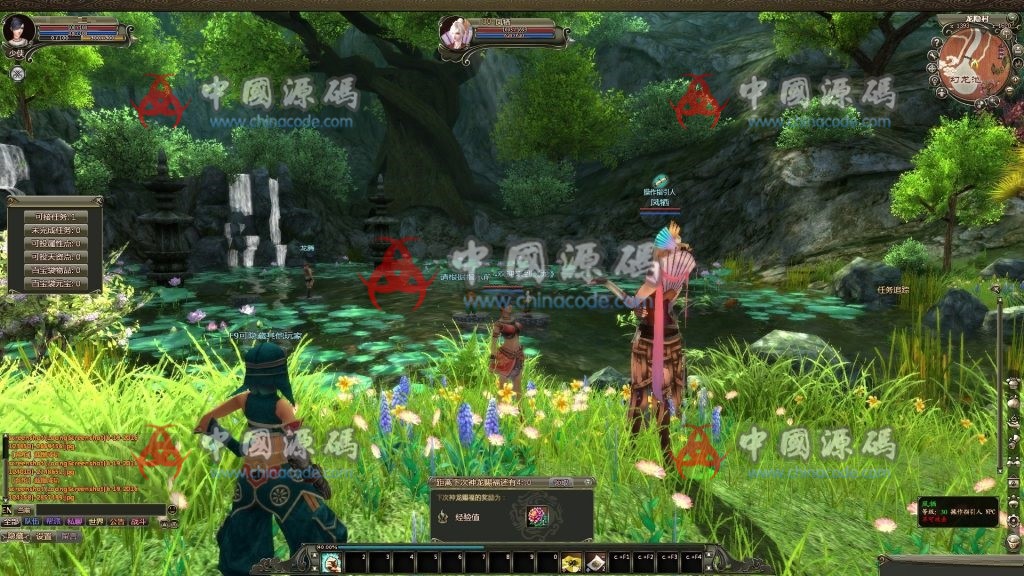
Task: Click the flower reward icon in the blessing popup
Action: [x=539, y=517]
